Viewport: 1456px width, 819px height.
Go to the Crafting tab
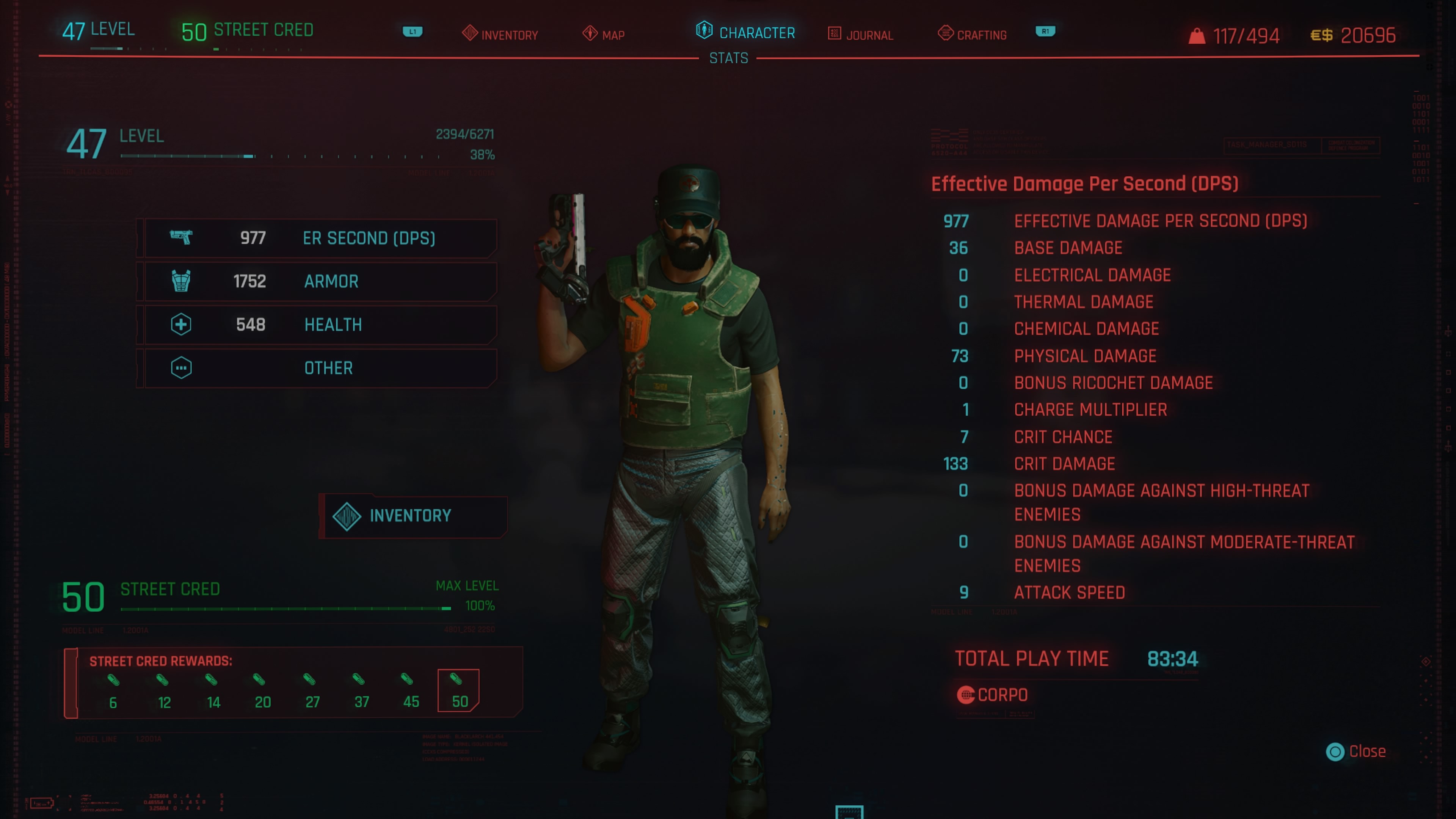[972, 35]
